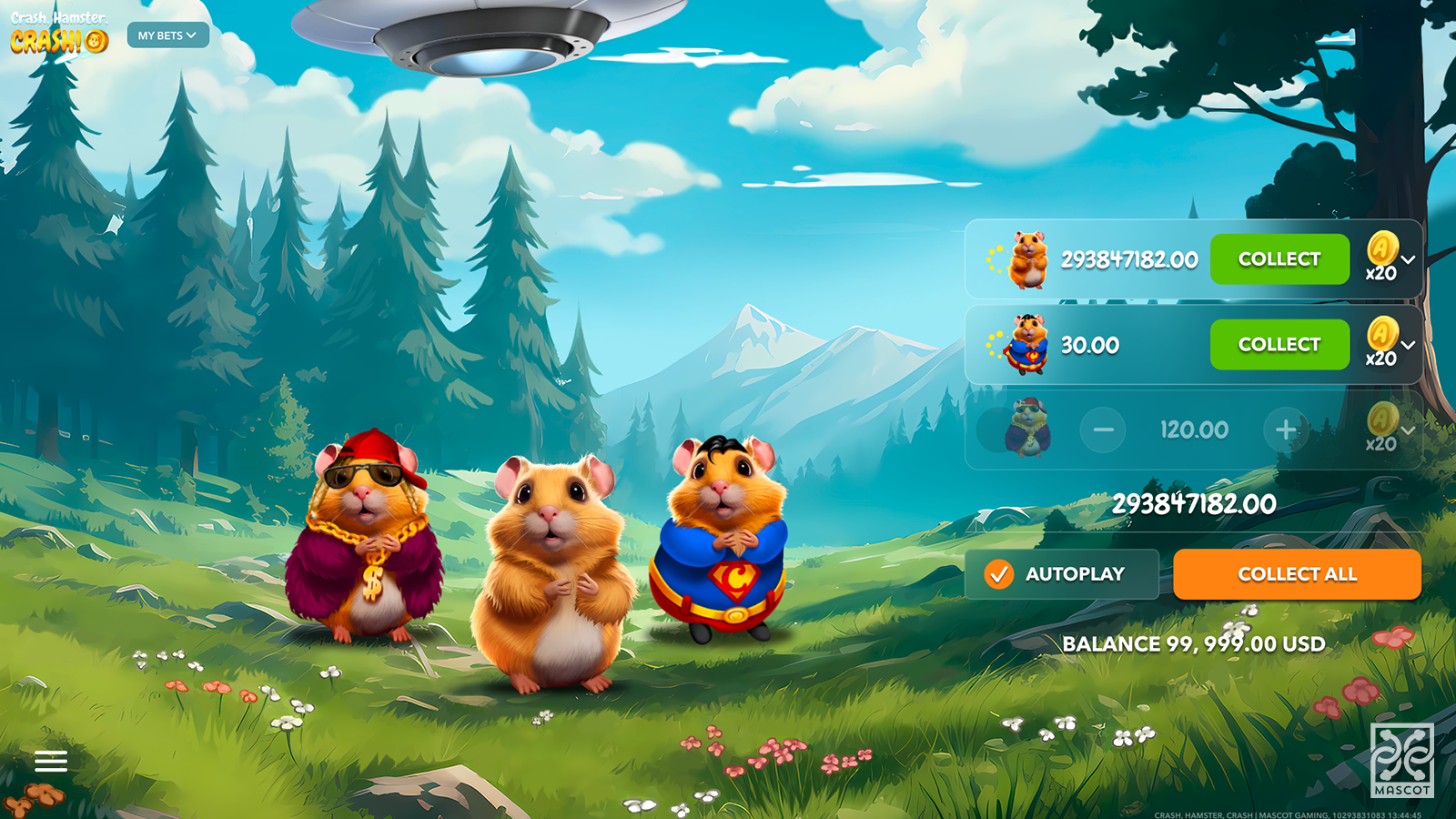This screenshot has width=1456, height=819.
Task: Expand third row's x20 coin dropdown
Action: [x=1408, y=430]
